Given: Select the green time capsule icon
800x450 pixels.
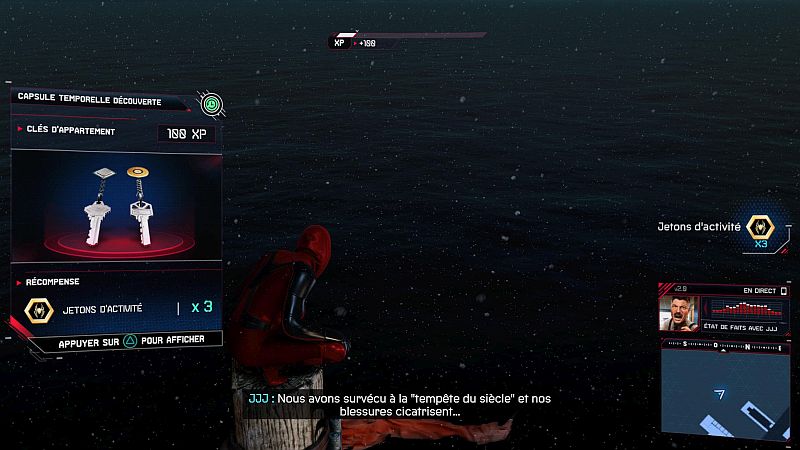Looking at the screenshot, I should pyautogui.click(x=210, y=102).
